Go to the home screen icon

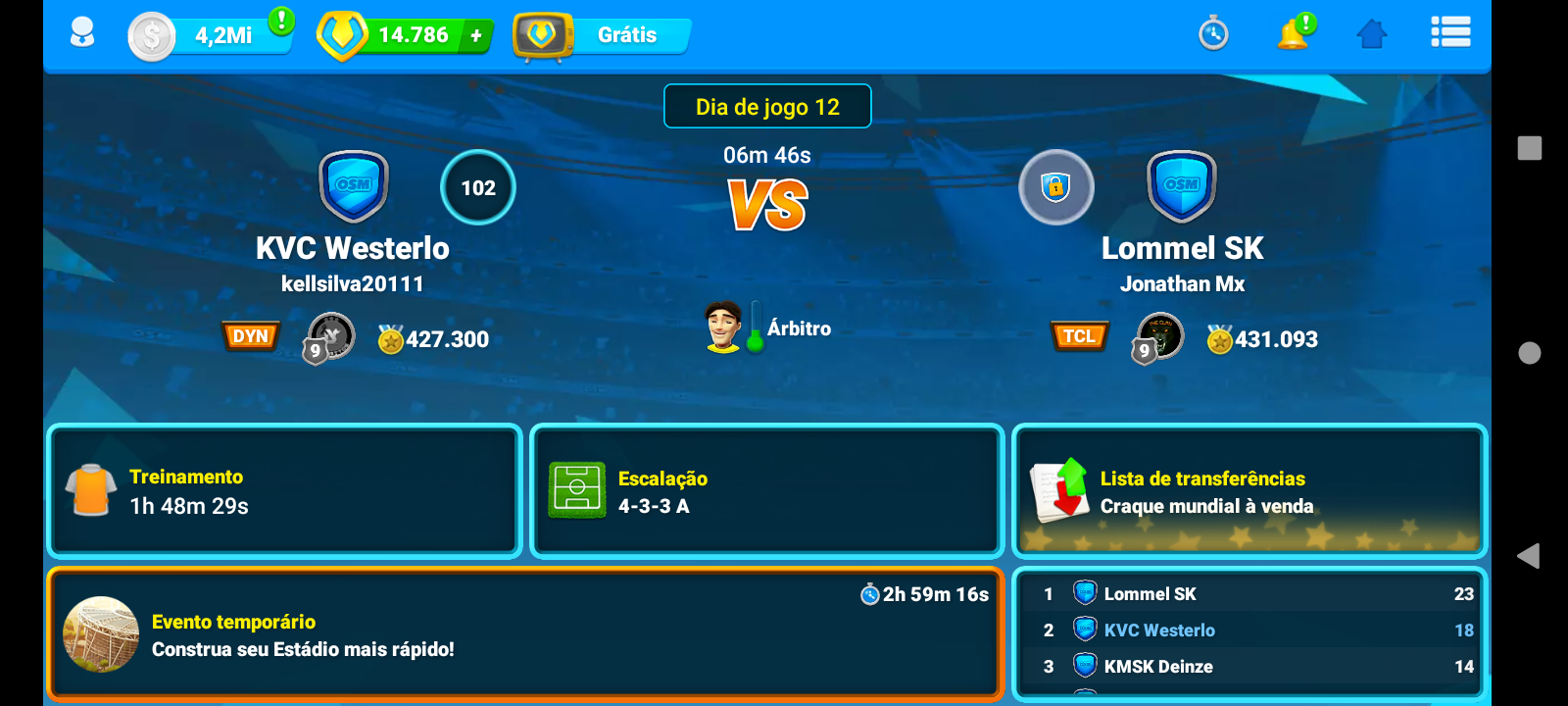1371,34
